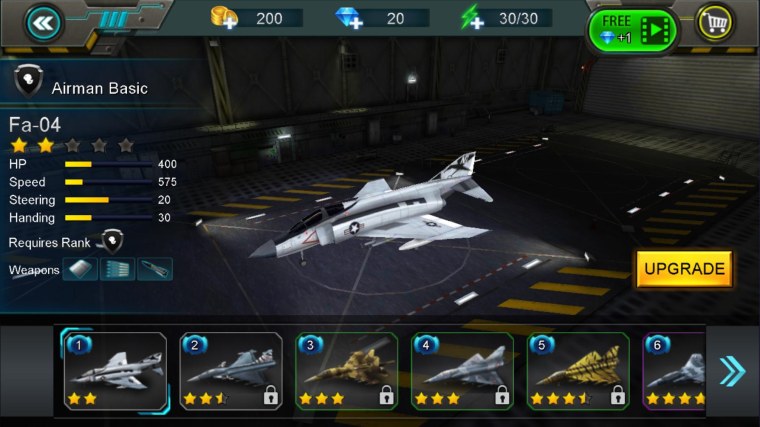Select locked plane number 4

pyautogui.click(x=462, y=372)
